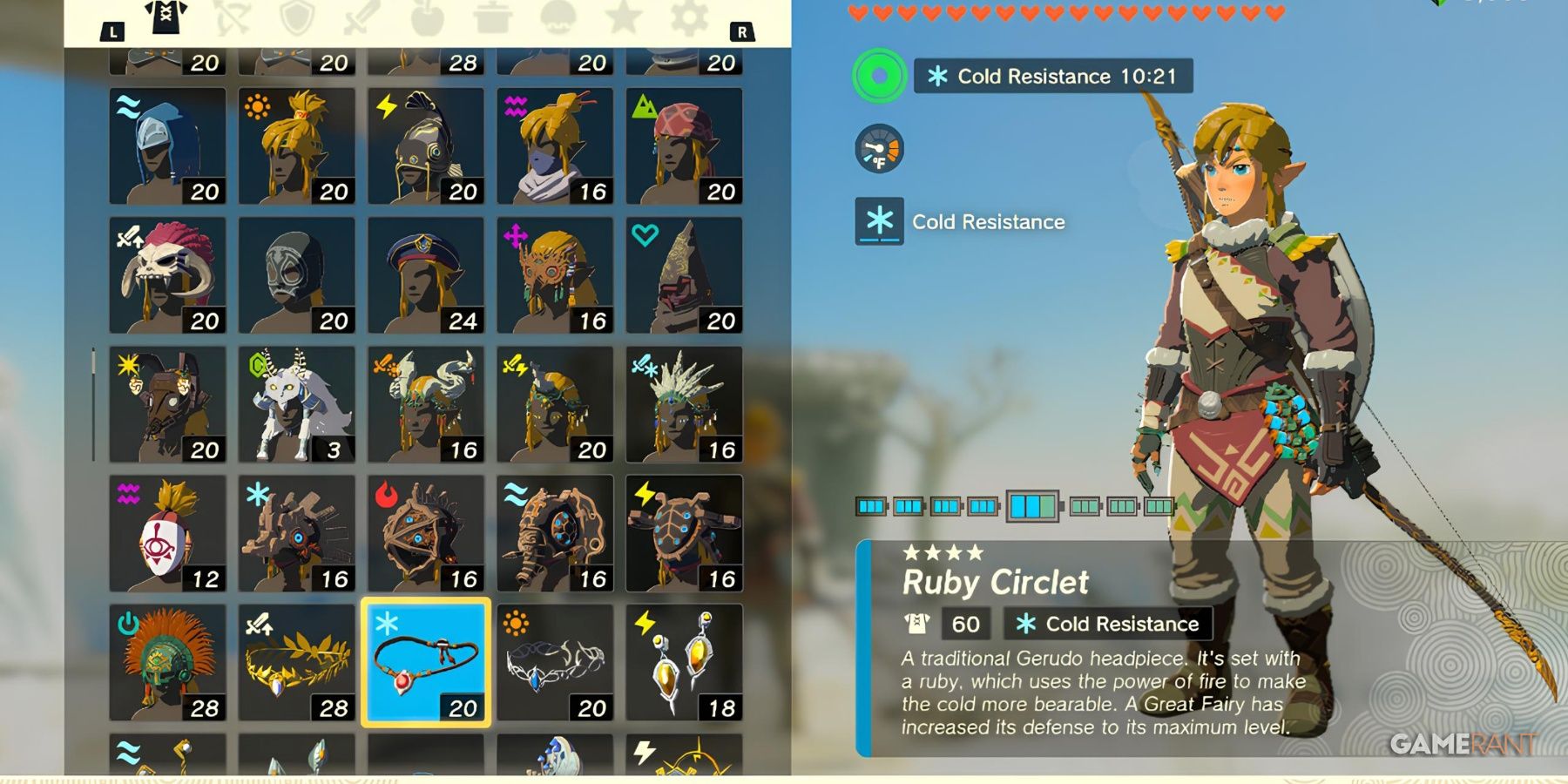This screenshot has height=784, width=1568.
Task: Open the gear system settings icon
Action: (689, 16)
